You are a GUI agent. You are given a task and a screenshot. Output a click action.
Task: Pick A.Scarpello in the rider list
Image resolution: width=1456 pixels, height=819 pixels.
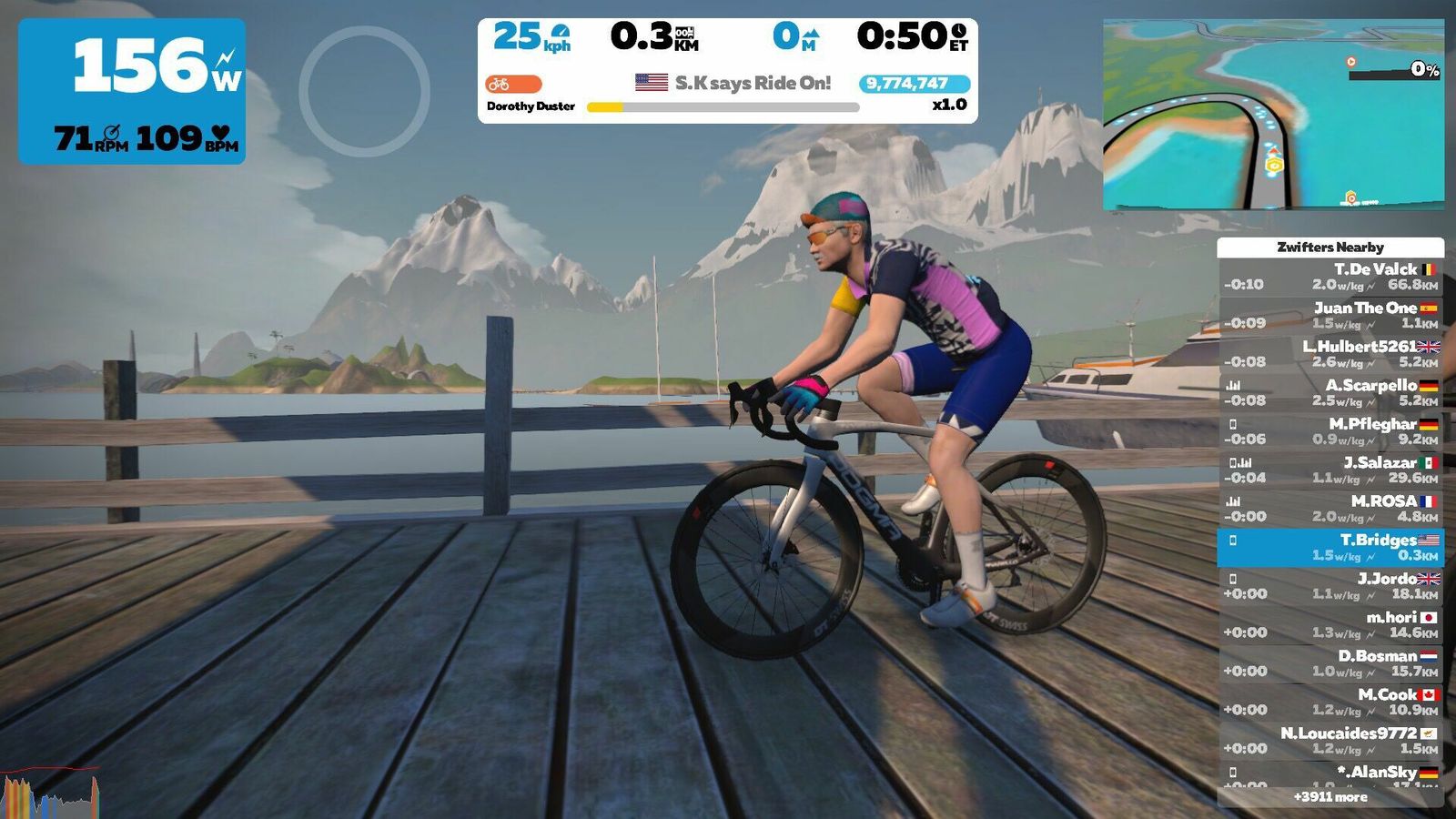[x=1330, y=392]
